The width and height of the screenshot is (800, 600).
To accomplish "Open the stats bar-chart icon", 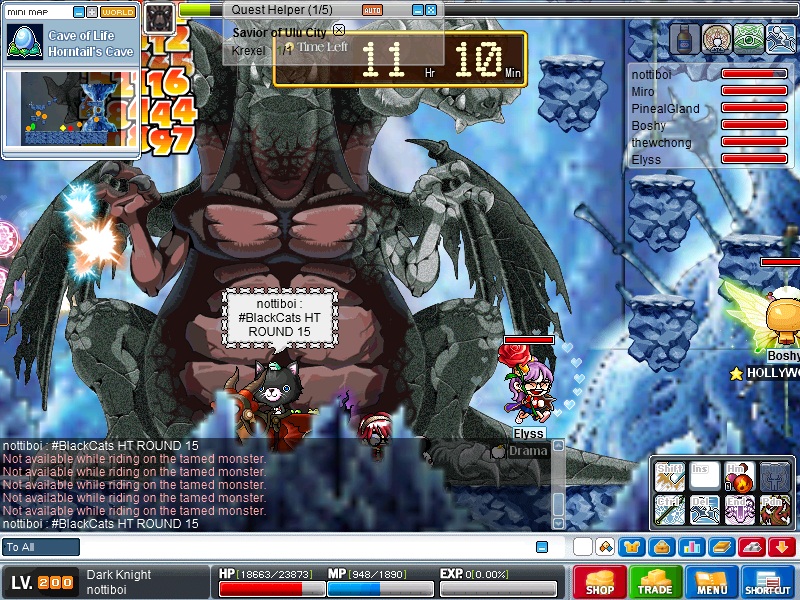I will coord(692,547).
